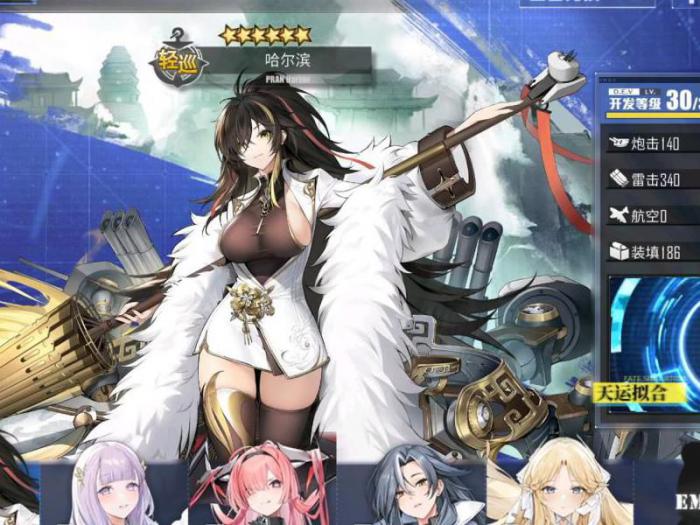This screenshot has height=525, width=700.
Task: Open the 天运拟合 fate simulation
Action: pyautogui.click(x=632, y=392)
